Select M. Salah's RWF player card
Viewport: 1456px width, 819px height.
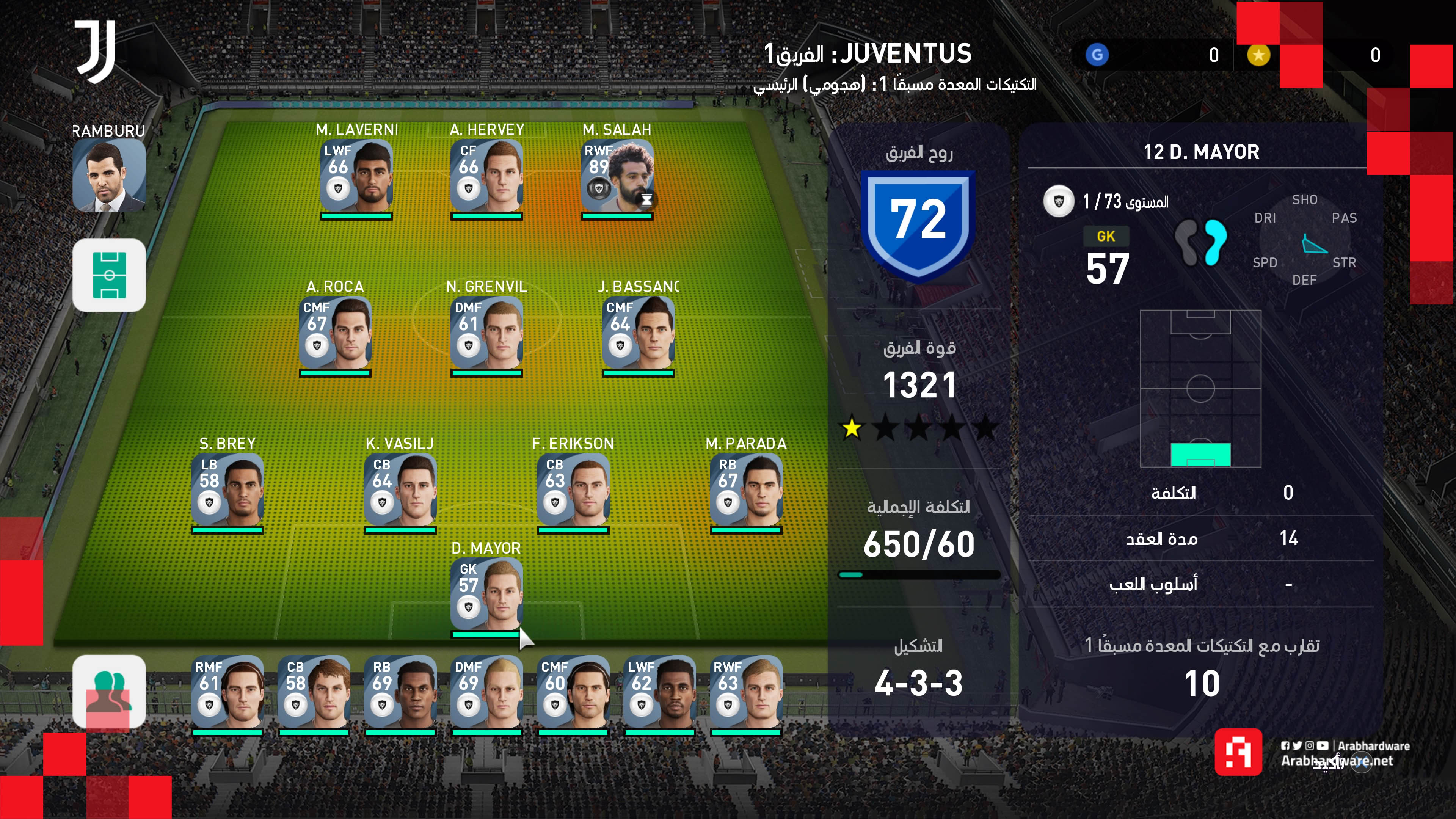tap(617, 176)
